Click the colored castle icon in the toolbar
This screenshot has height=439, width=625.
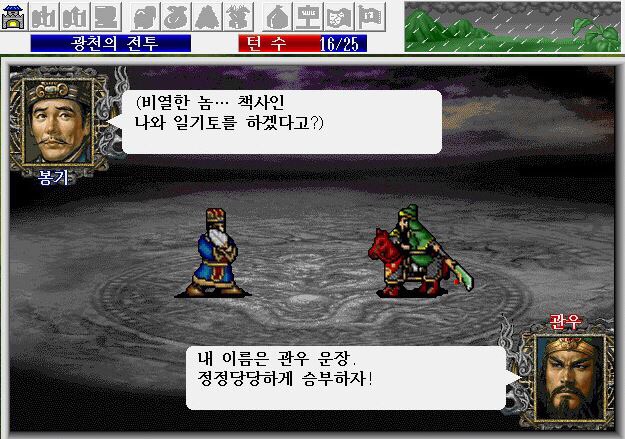tap(14, 16)
